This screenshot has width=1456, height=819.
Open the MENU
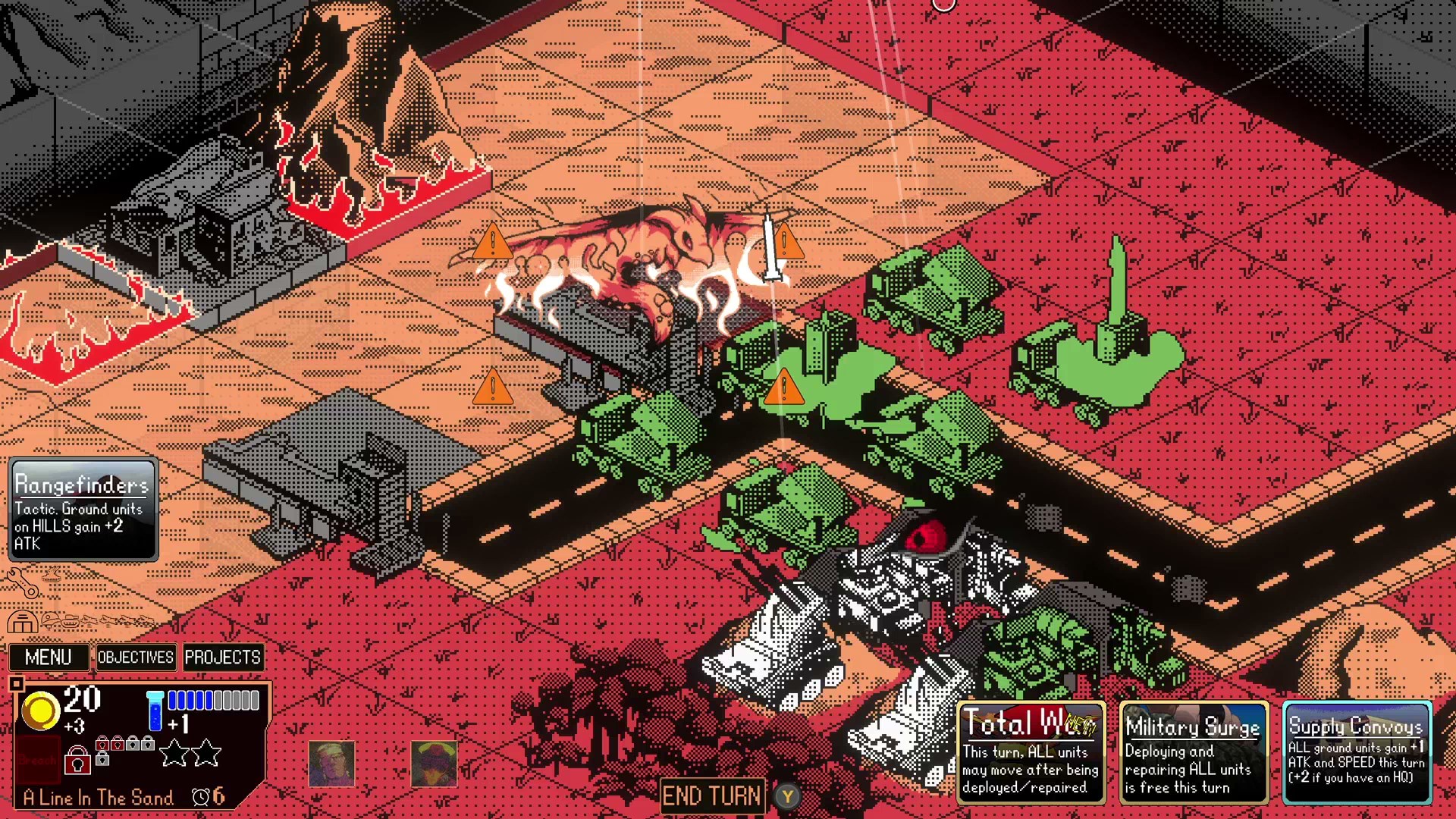coord(49,657)
